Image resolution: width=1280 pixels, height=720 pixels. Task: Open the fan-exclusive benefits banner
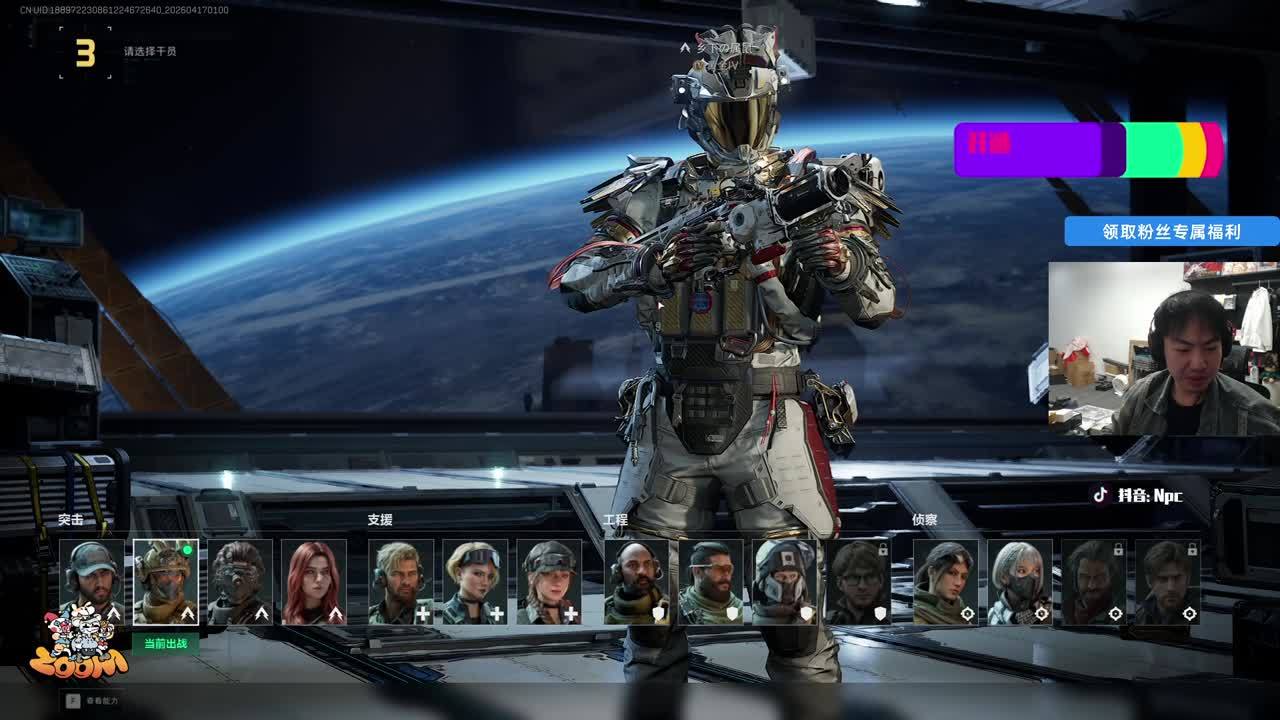click(1171, 232)
